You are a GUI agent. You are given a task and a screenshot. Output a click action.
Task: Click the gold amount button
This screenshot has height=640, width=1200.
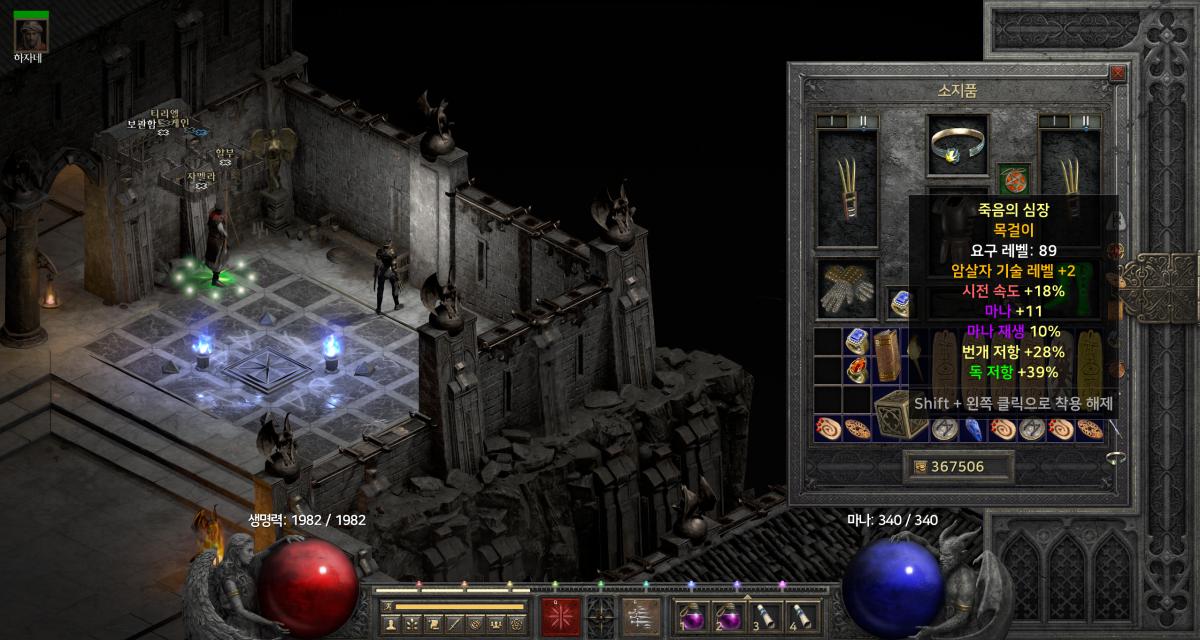957,466
